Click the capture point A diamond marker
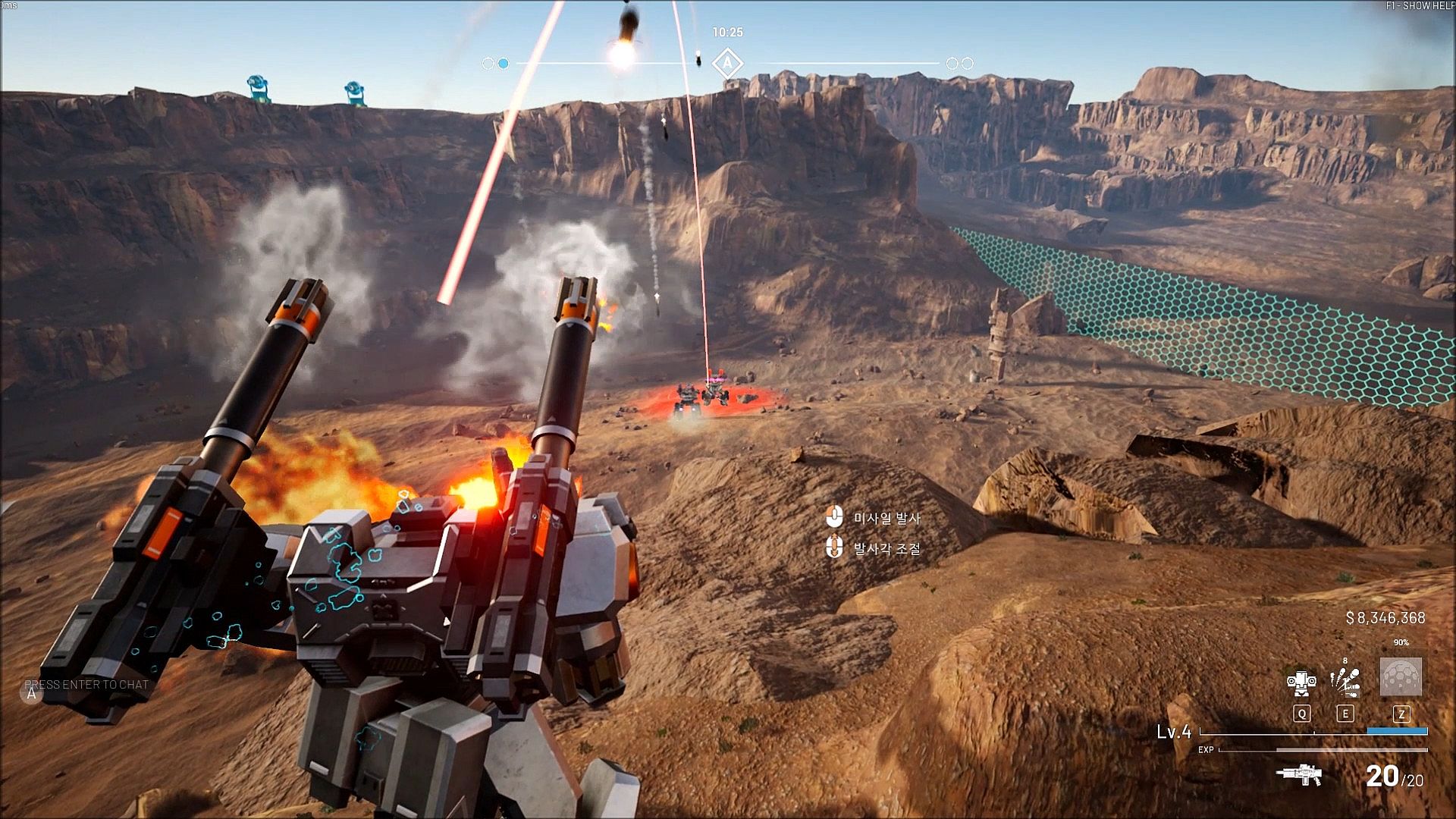The height and width of the screenshot is (819, 1456). click(727, 64)
